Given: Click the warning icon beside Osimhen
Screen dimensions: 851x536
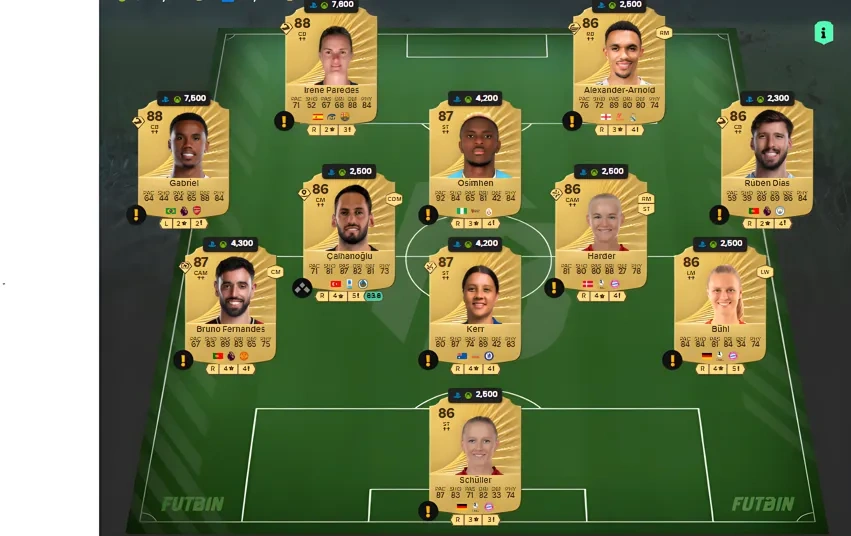Looking at the screenshot, I should click(428, 214).
